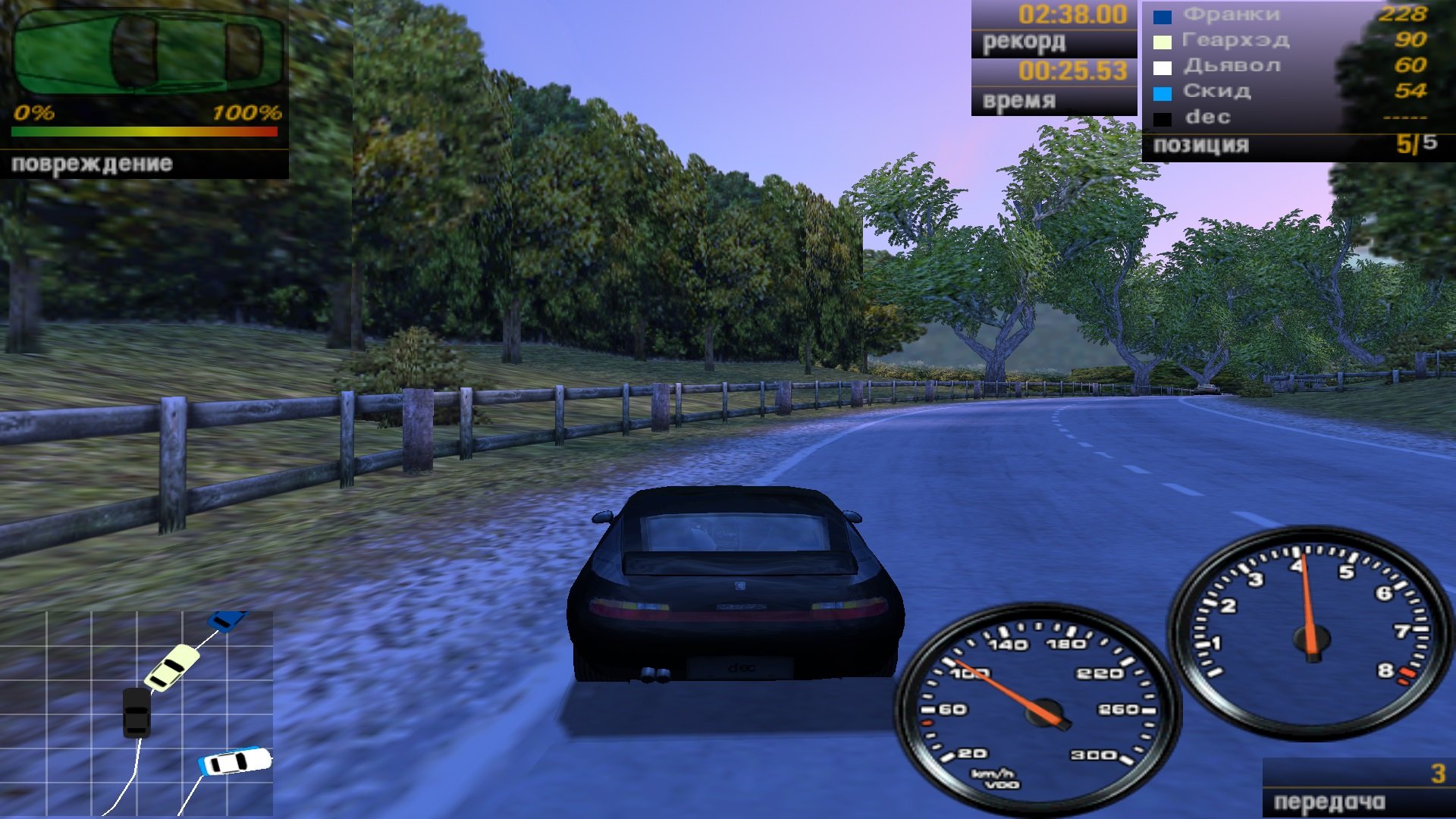Select the Франки row in standings
This screenshot has width=1456, height=819.
[1289, 14]
